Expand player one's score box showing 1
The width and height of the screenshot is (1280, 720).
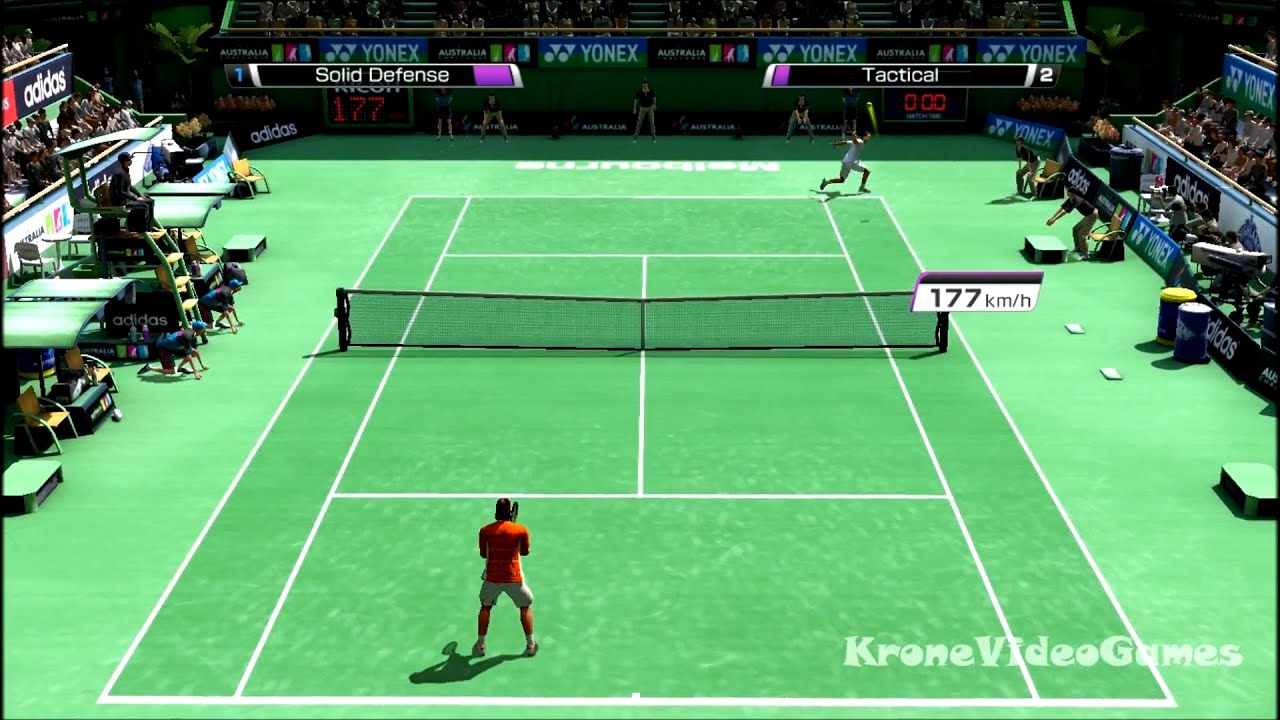coord(237,74)
